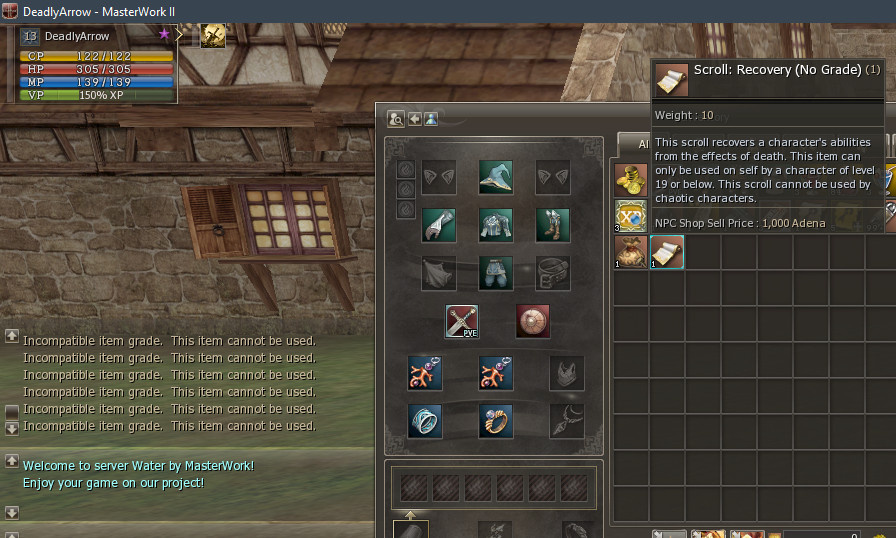
Task: Click the silver-blue ring slot
Action: (425, 421)
